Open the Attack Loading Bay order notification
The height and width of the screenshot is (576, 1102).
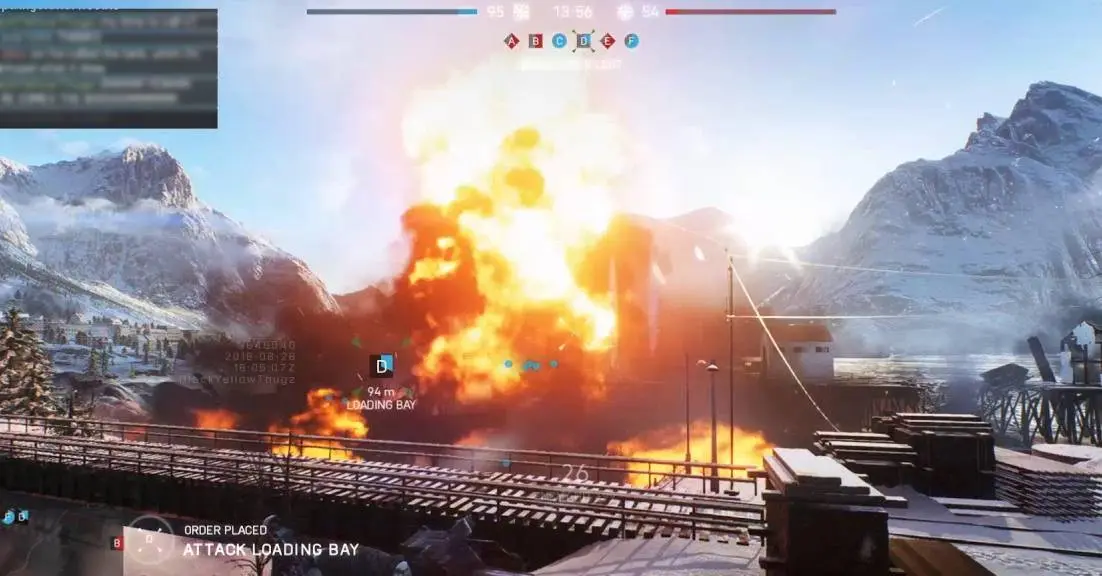pos(270,549)
